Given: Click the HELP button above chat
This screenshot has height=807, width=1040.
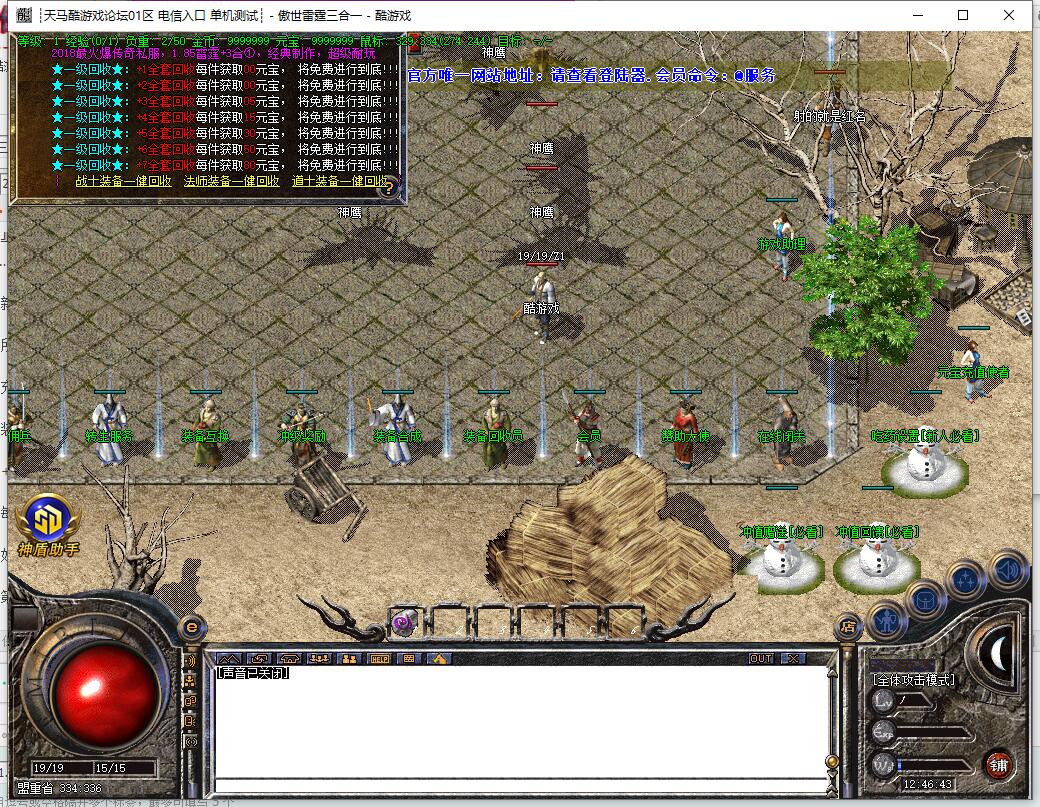Looking at the screenshot, I should click(380, 659).
